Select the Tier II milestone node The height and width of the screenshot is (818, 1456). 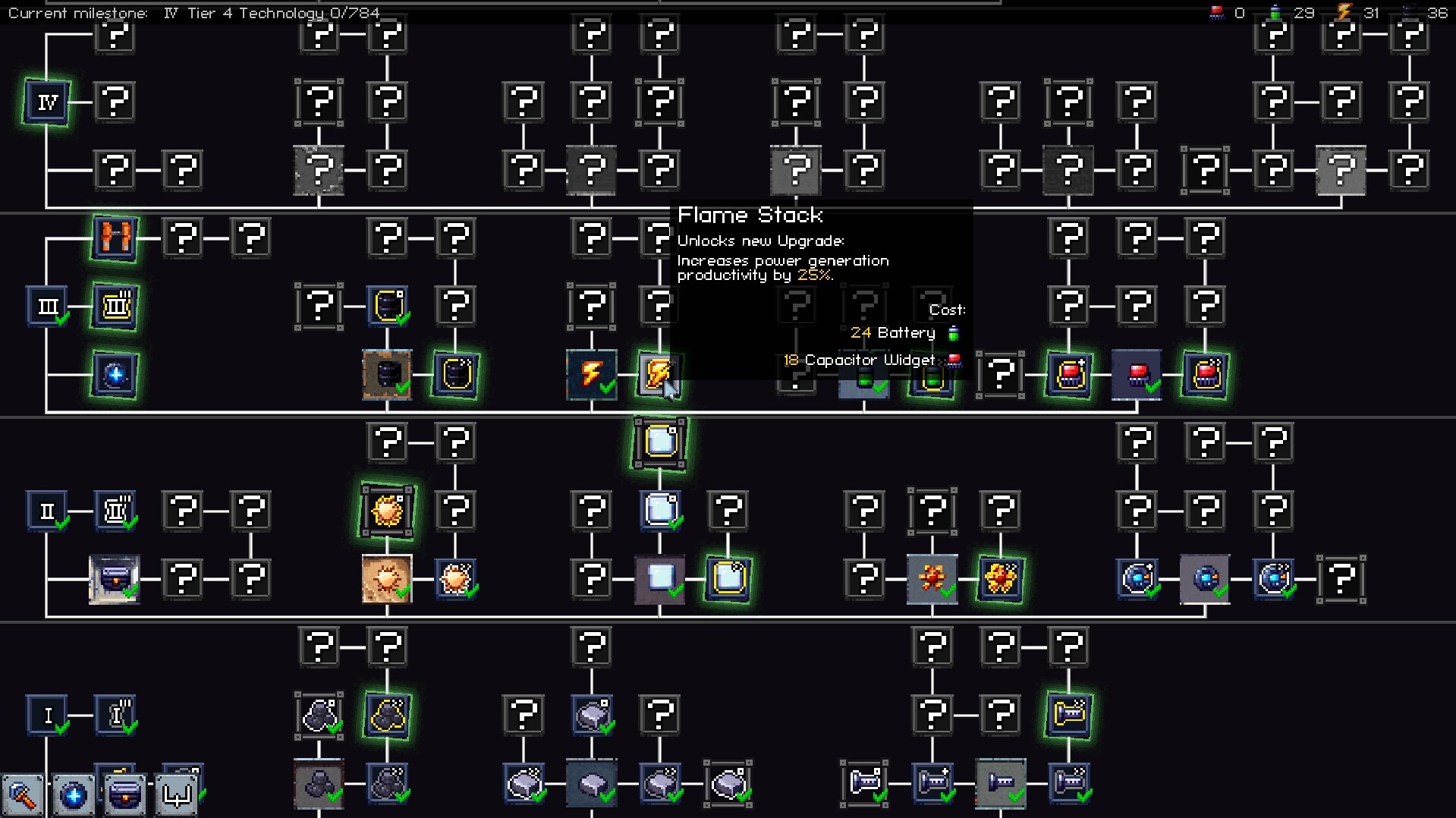point(47,510)
